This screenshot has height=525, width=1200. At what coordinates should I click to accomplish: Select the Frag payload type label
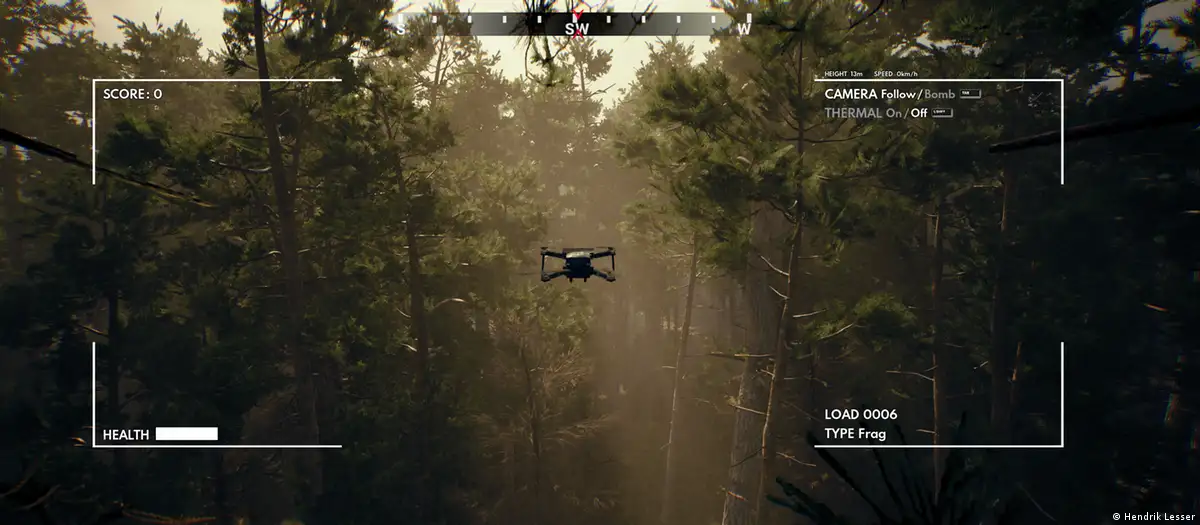click(x=870, y=434)
